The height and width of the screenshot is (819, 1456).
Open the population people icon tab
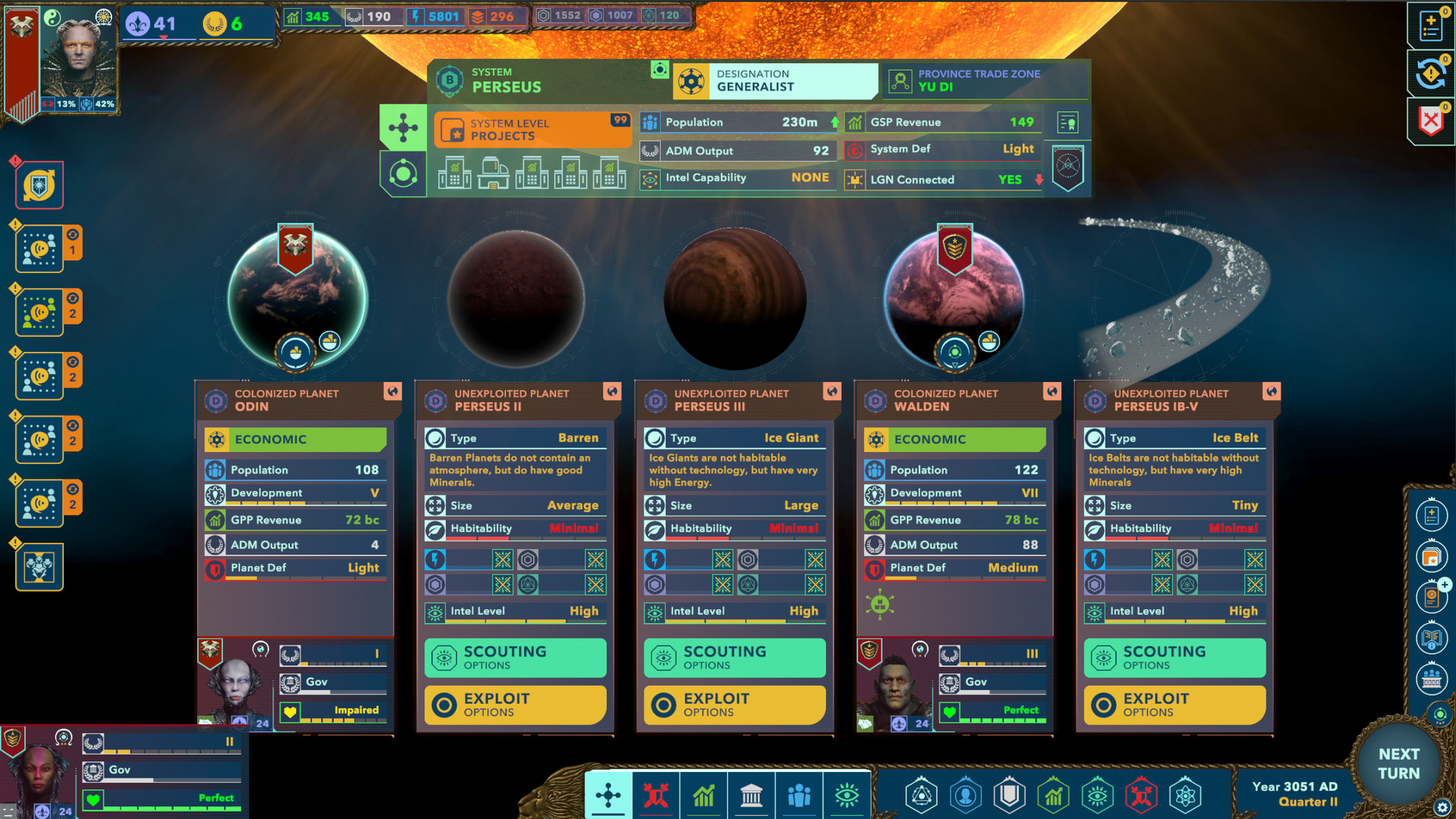[800, 795]
